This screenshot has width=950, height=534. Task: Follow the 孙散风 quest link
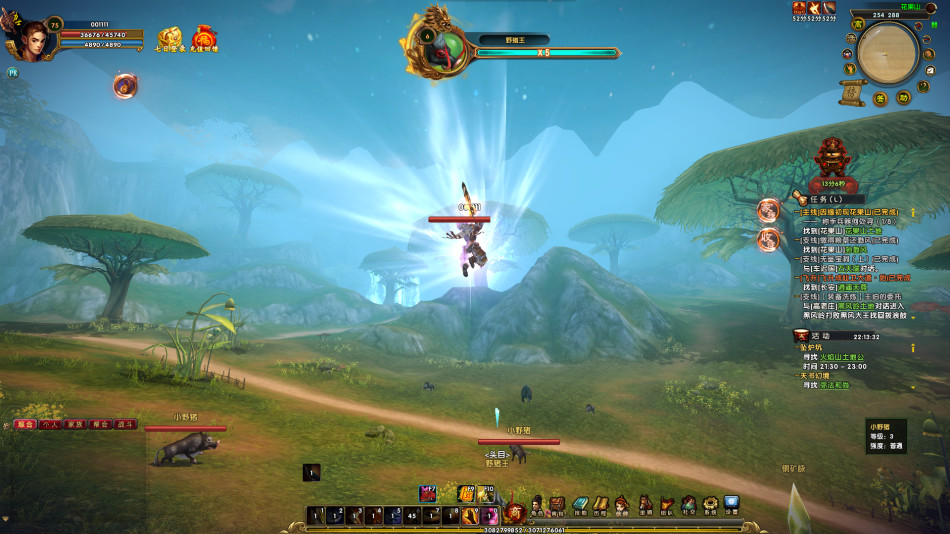tap(856, 250)
